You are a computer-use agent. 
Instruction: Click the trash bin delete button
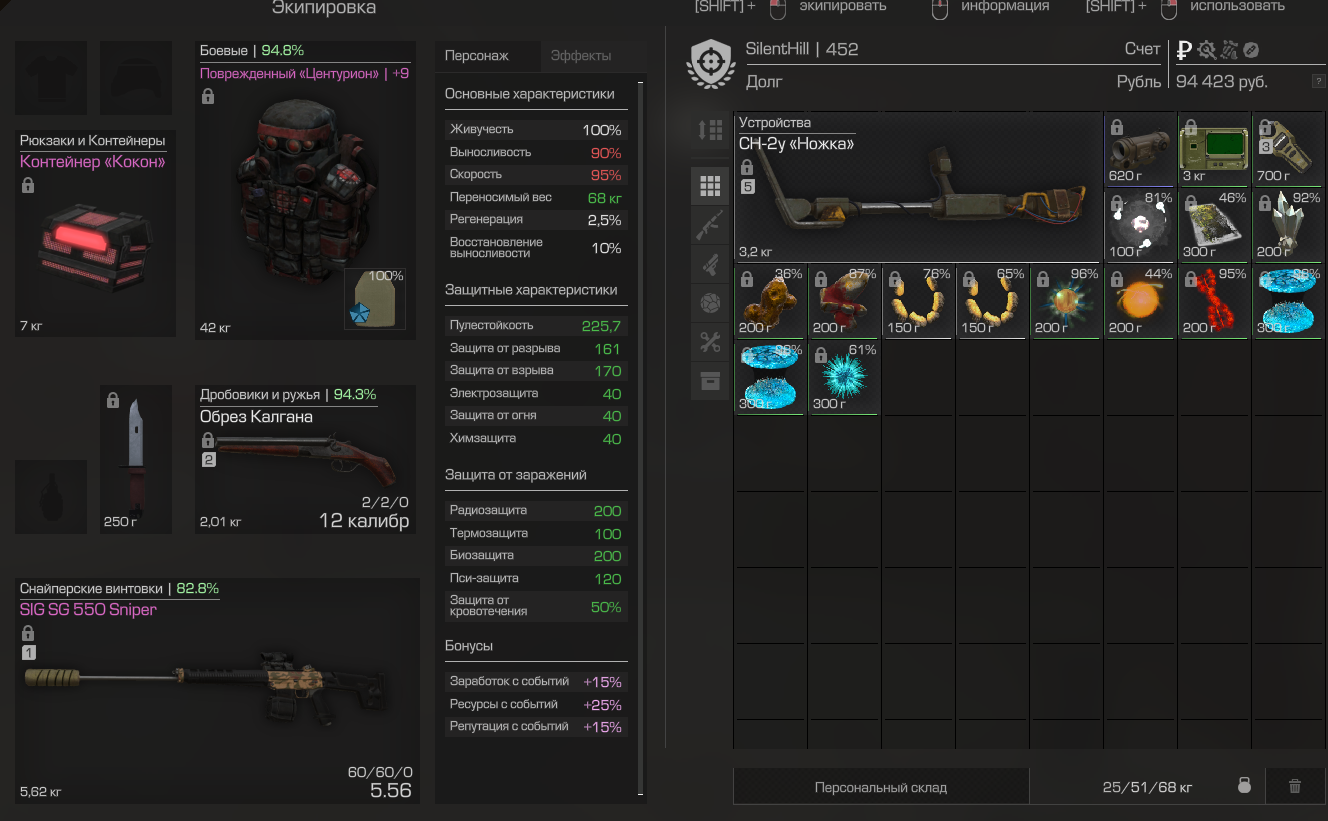tap(1295, 787)
